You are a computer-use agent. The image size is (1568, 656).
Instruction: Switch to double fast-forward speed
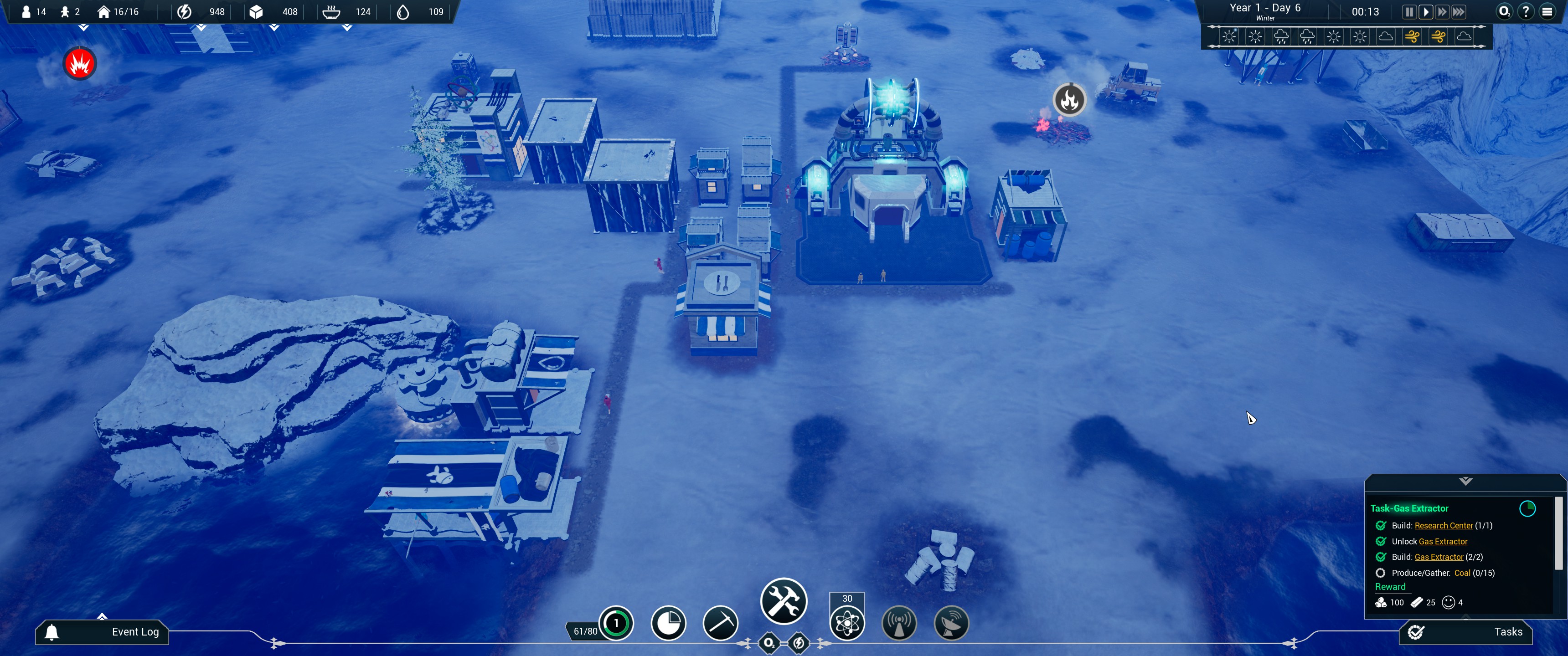[x=1441, y=12]
